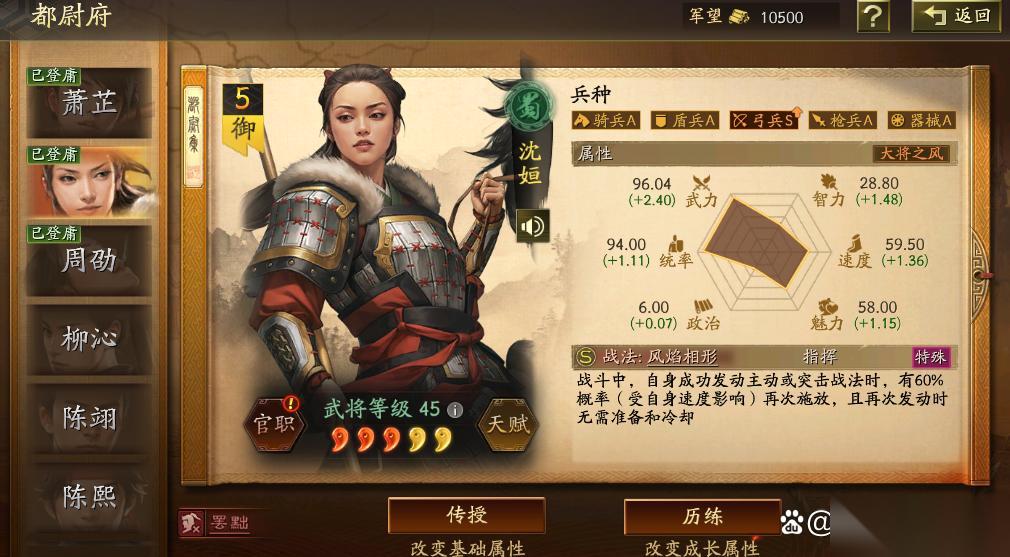Screen dimensions: 1010x557
Task: Select general 陈熙 at the list bottom
Action: click(89, 496)
